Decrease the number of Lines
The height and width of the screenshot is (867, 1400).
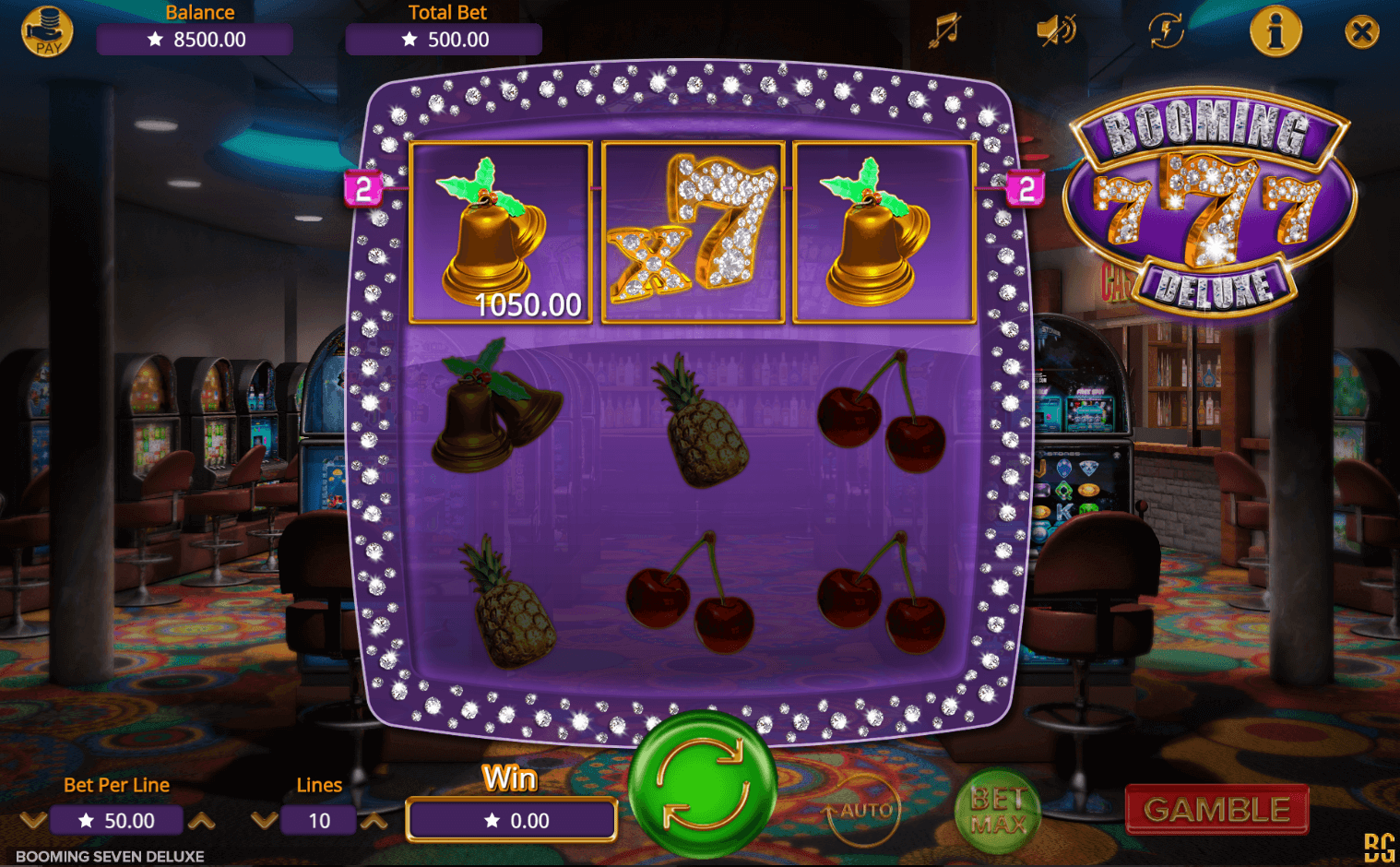(x=264, y=820)
